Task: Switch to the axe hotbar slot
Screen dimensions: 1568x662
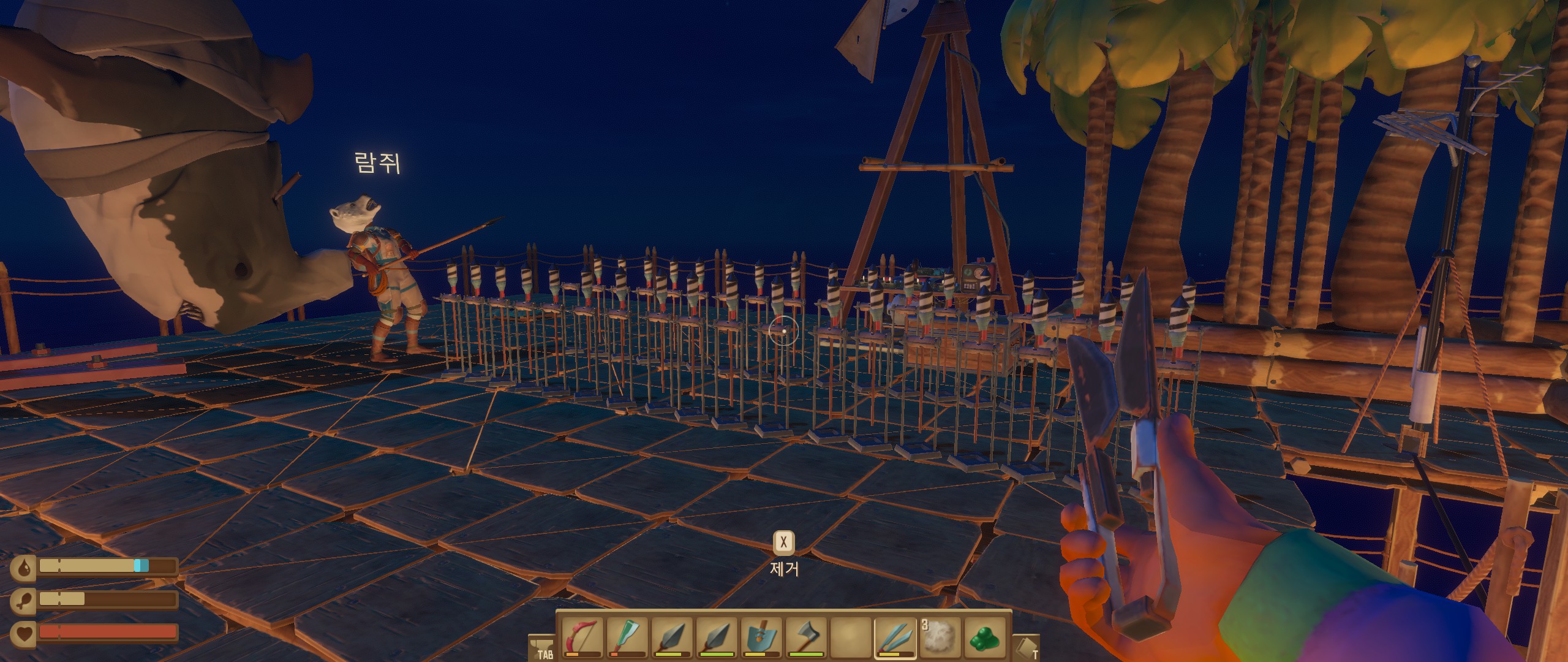Action: tap(805, 637)
